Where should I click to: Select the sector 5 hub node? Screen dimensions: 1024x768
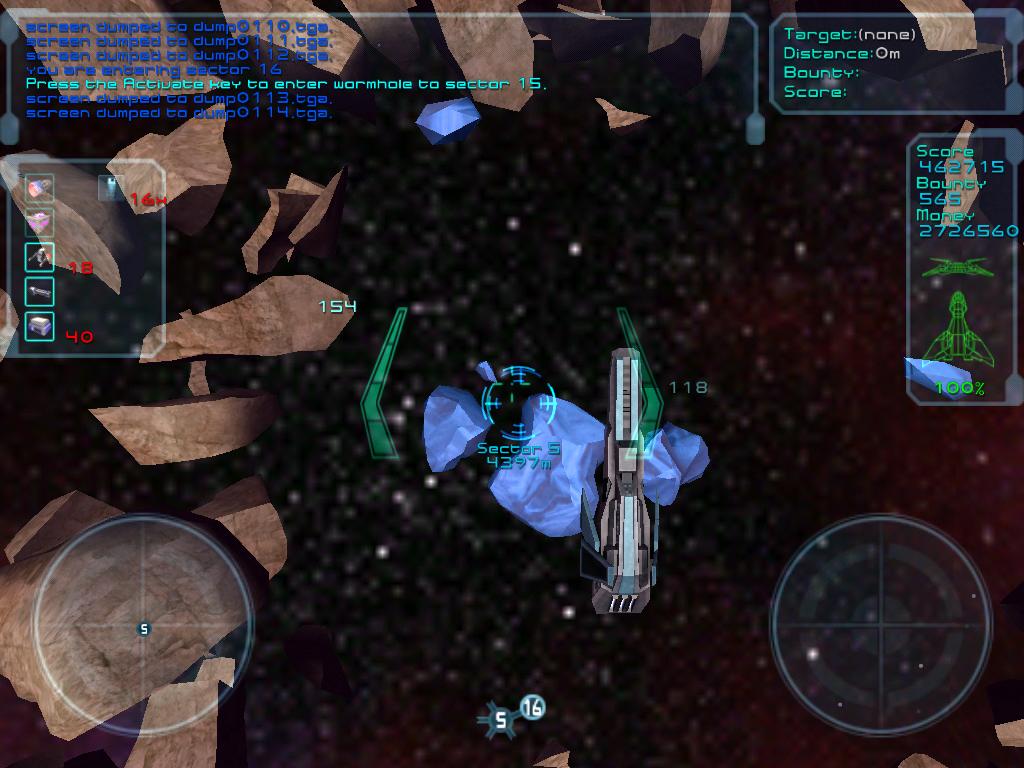point(501,720)
